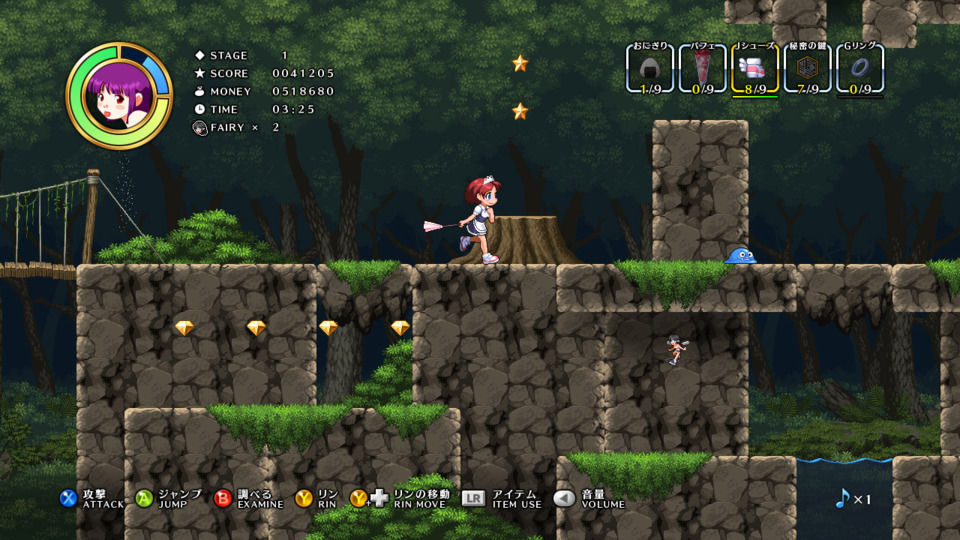Choose the parfait item slot

click(703, 69)
